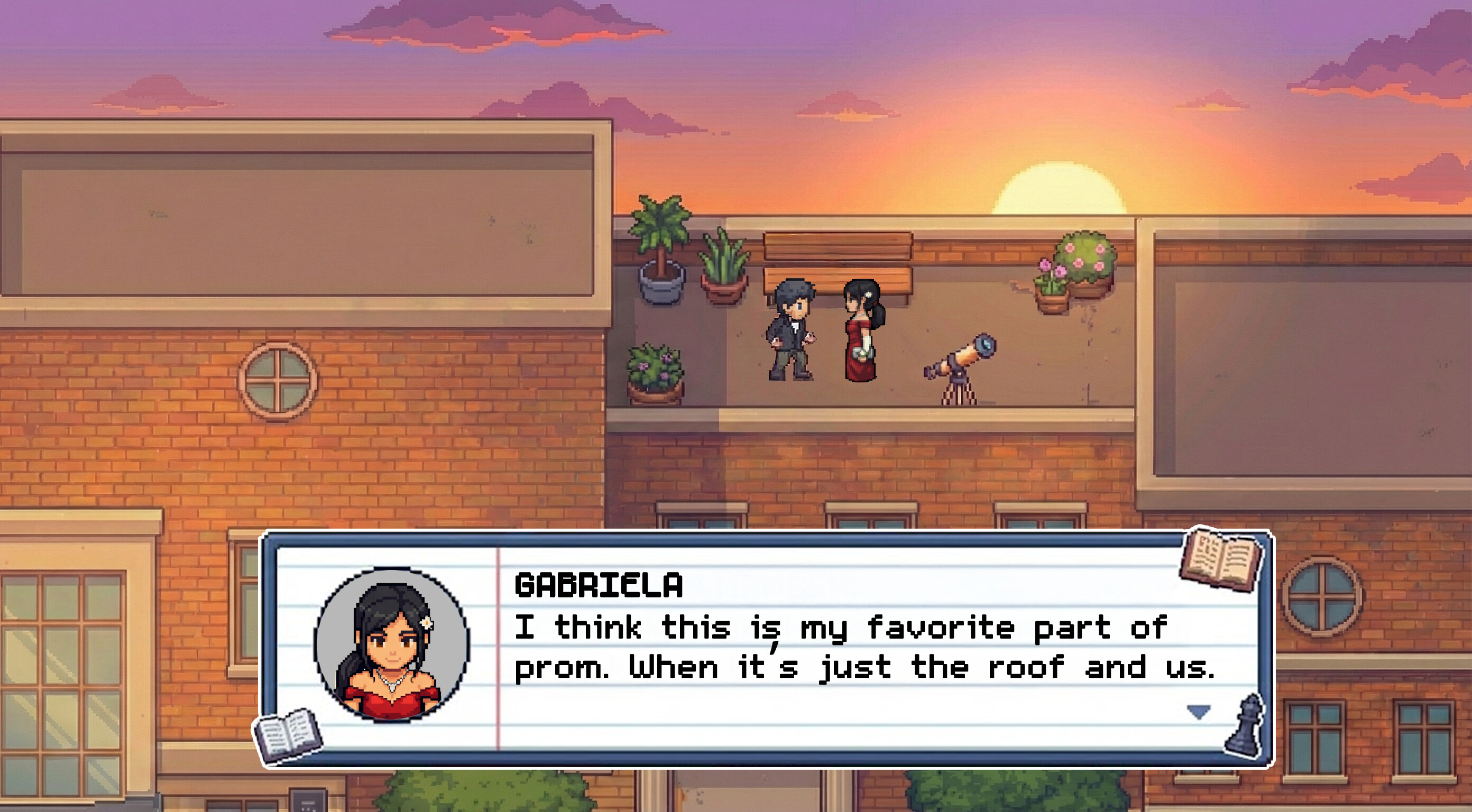Viewport: 1472px width, 812px height.
Task: Select the palm plant in the gray pot
Action: coord(660,246)
